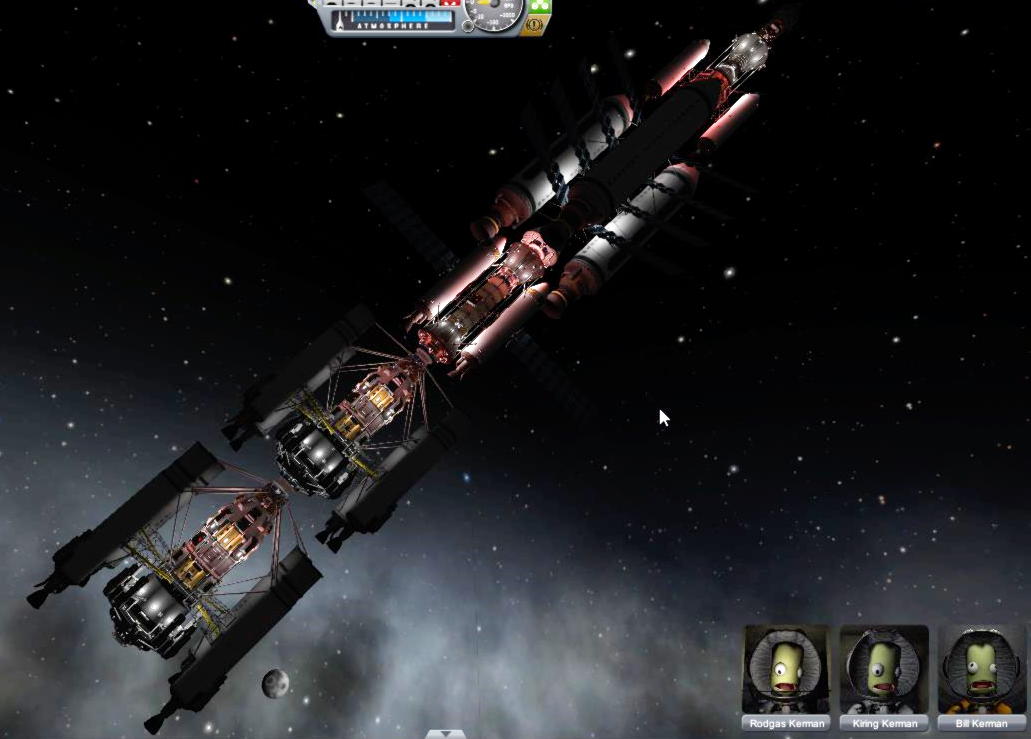Click the yellow warning icon under the green one
Viewport: 1031px width, 739px height.
(533, 25)
